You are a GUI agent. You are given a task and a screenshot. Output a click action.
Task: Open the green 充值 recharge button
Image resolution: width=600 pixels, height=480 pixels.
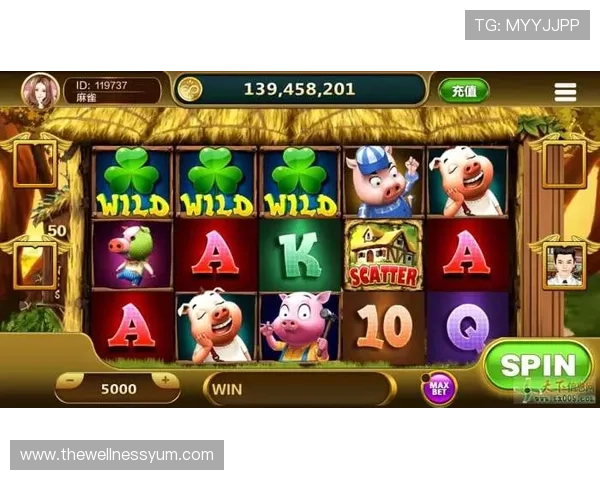tap(464, 90)
